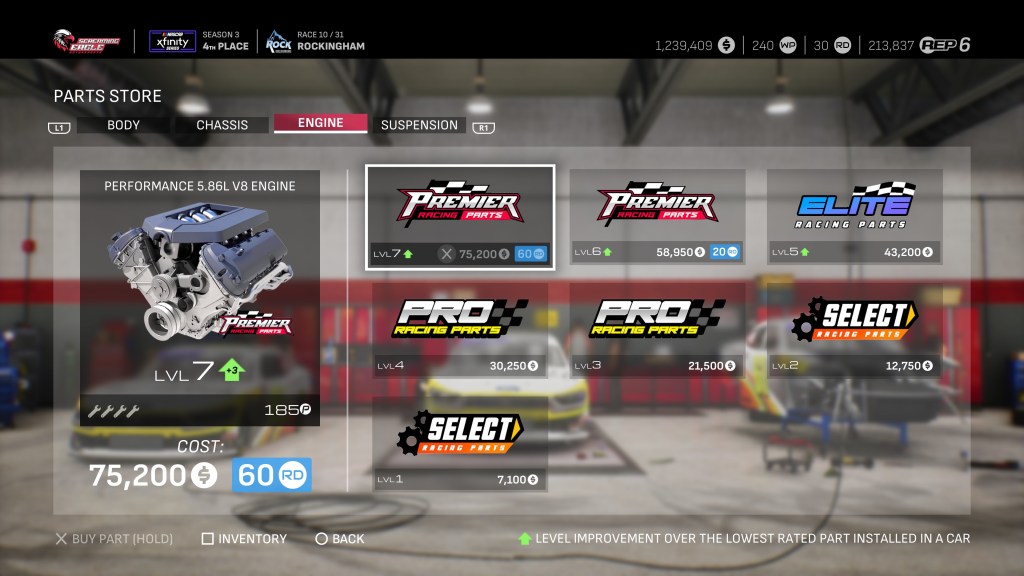Viewport: 1024px width, 576px height.
Task: Choose the Pro level 3 part for 21,500
Action: (657, 329)
